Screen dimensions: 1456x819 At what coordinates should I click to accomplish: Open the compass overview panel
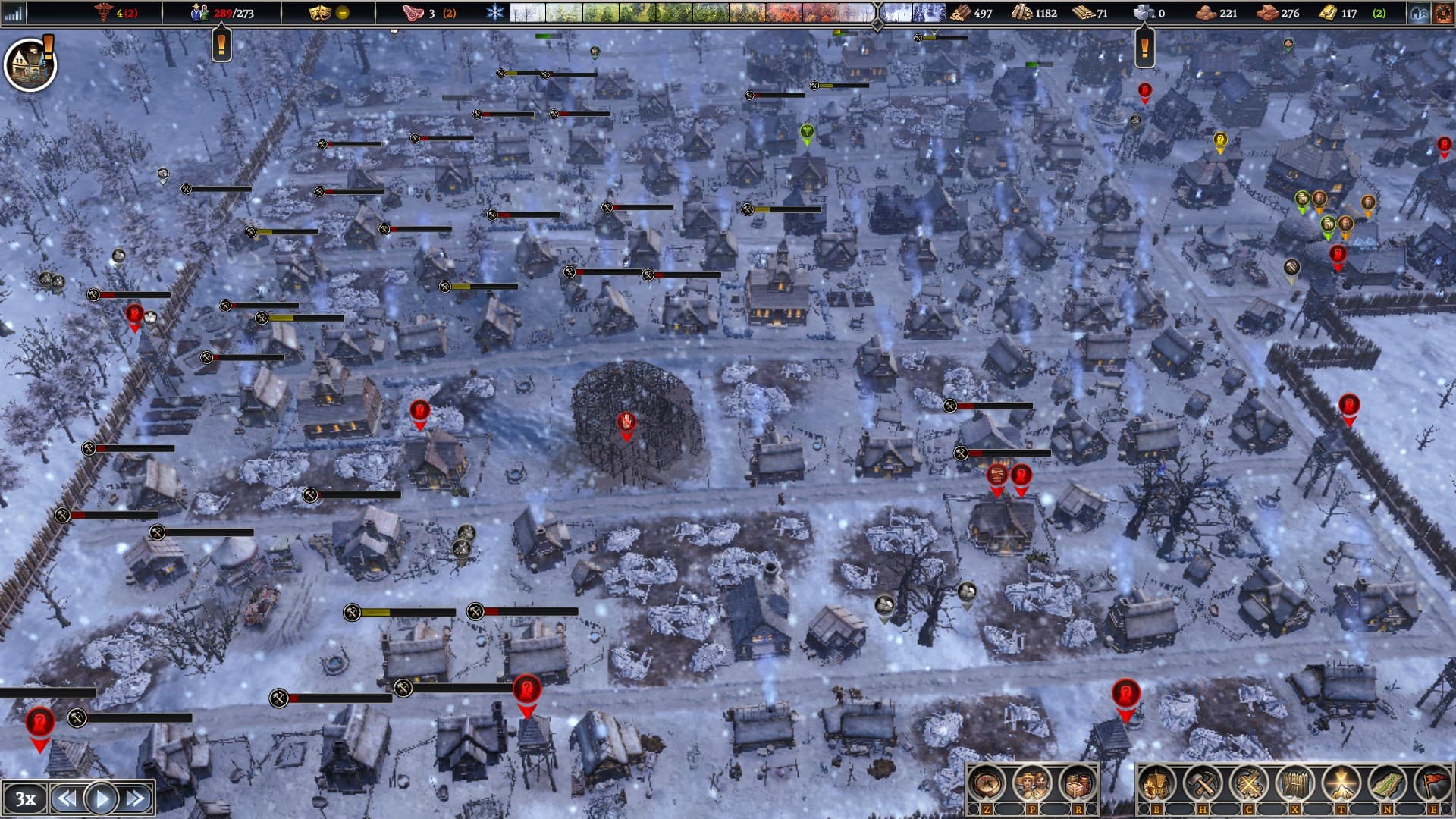986,784
